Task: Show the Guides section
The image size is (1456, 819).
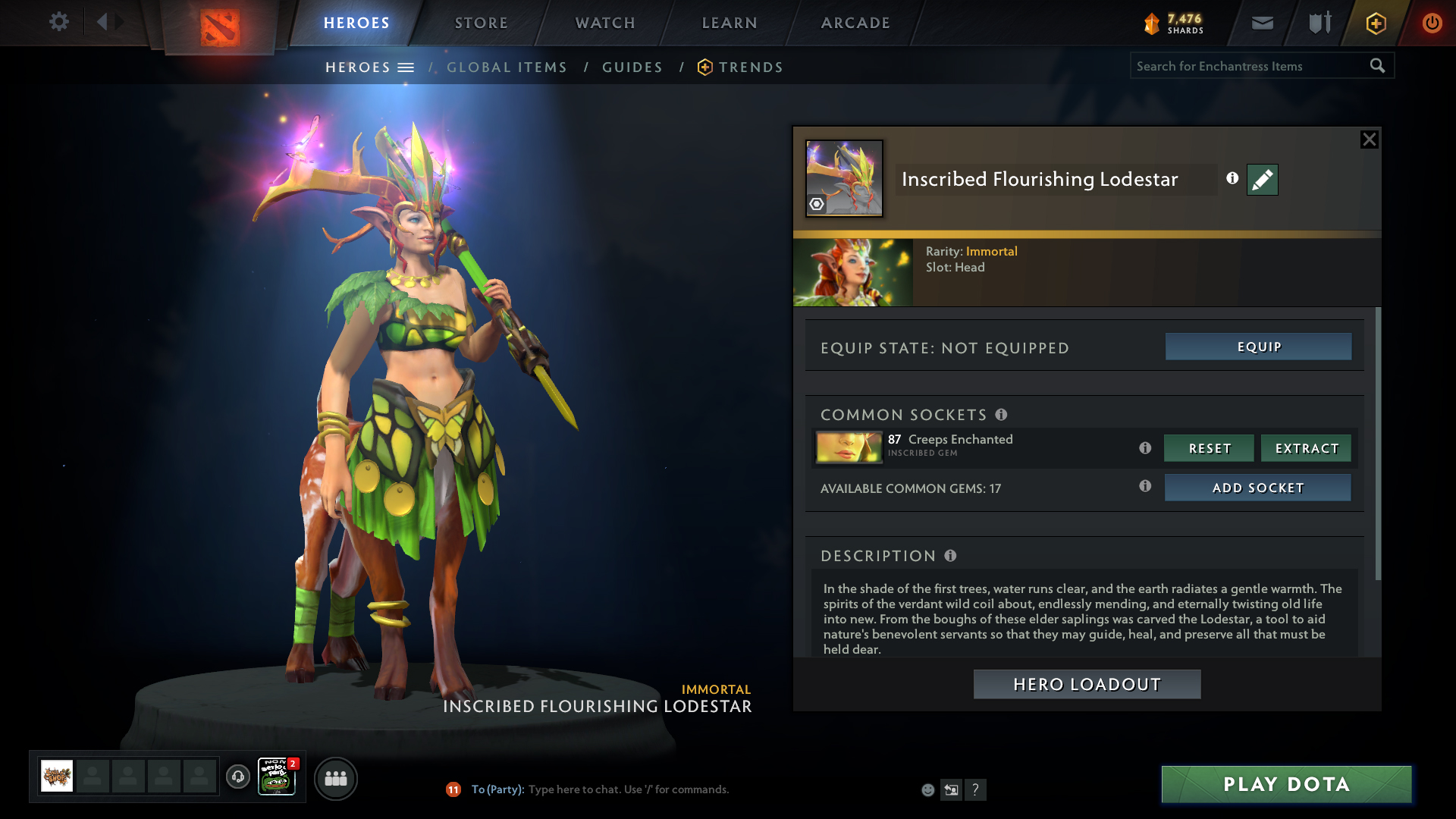Action: tap(632, 67)
